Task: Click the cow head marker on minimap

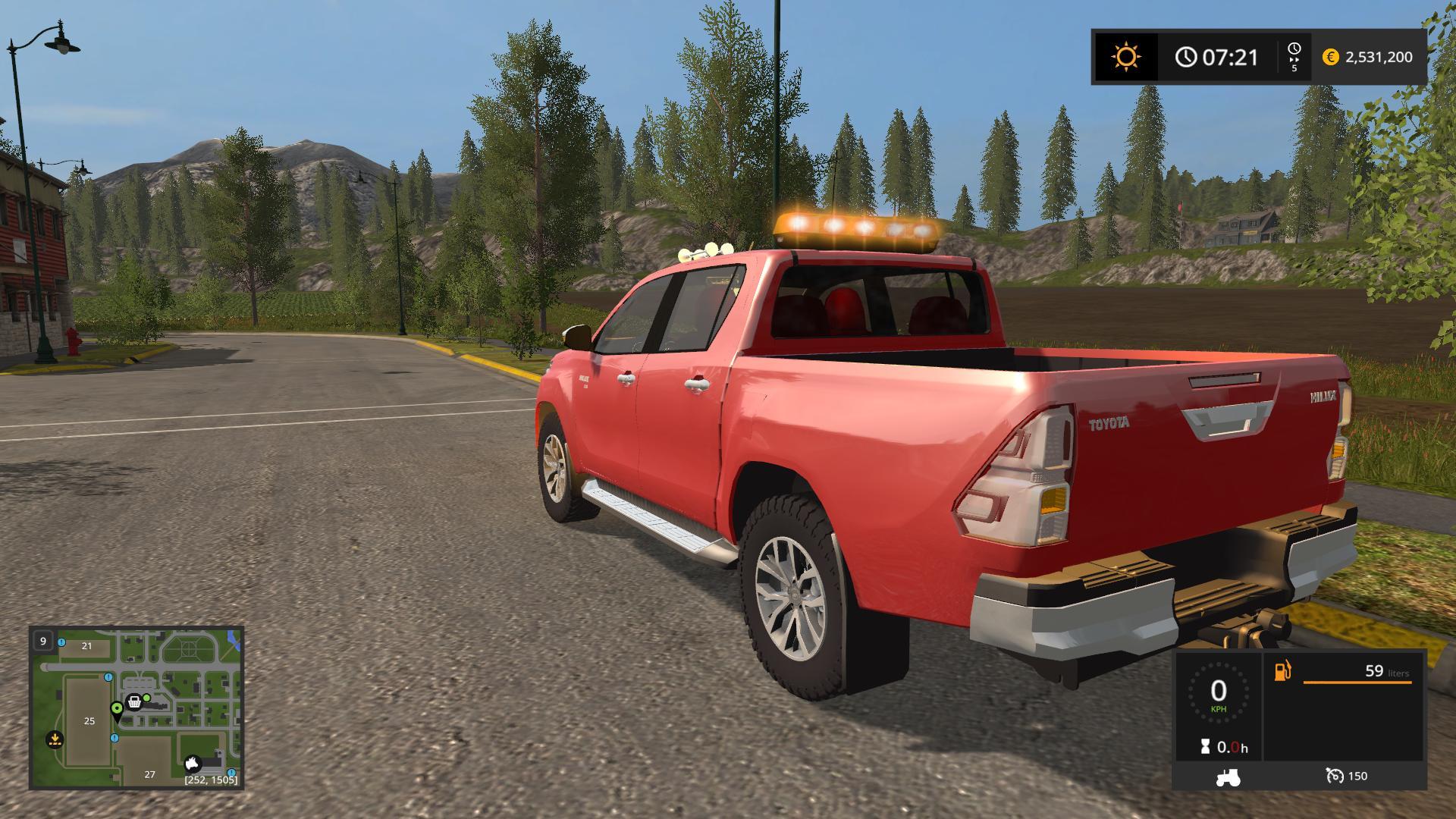Action: pyautogui.click(x=193, y=763)
